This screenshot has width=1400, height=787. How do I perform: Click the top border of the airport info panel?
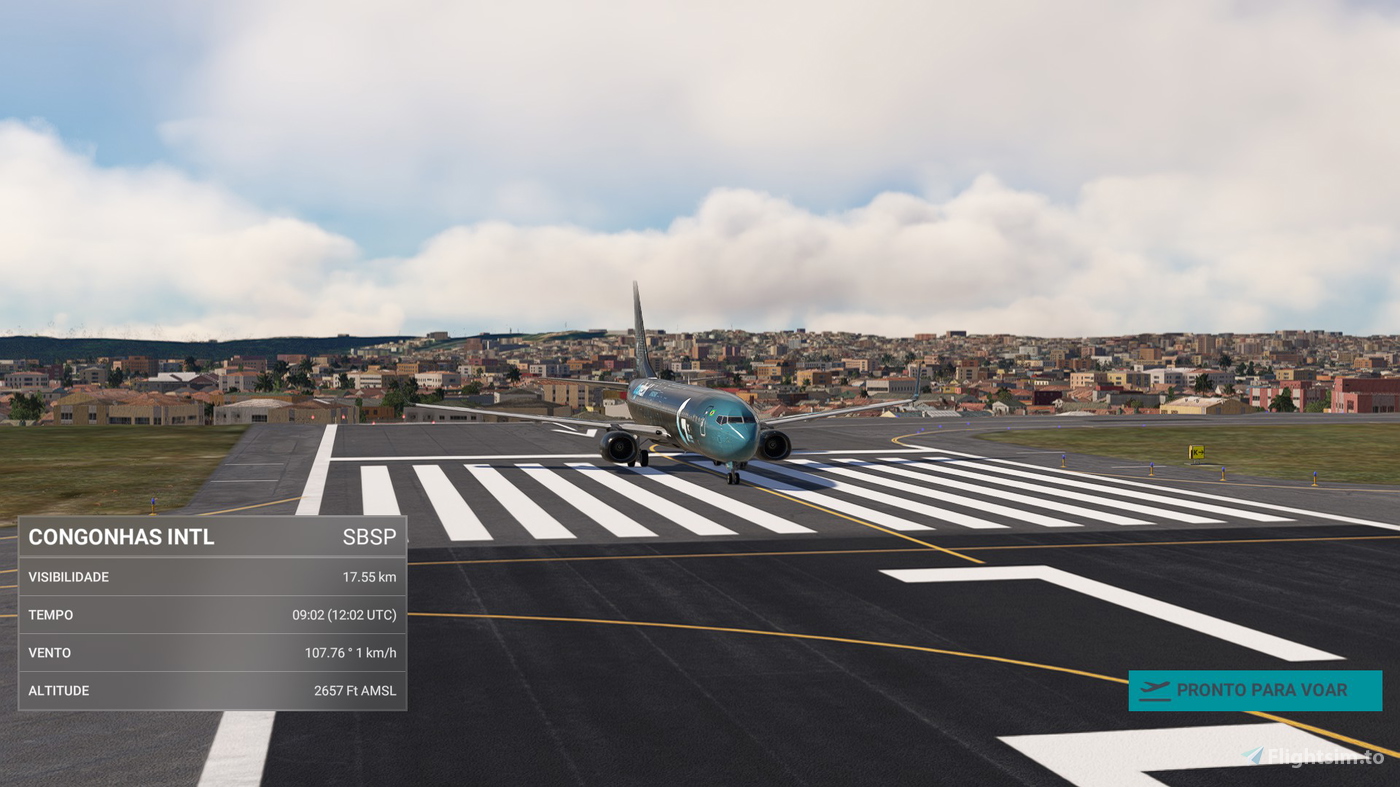pyautogui.click(x=212, y=516)
